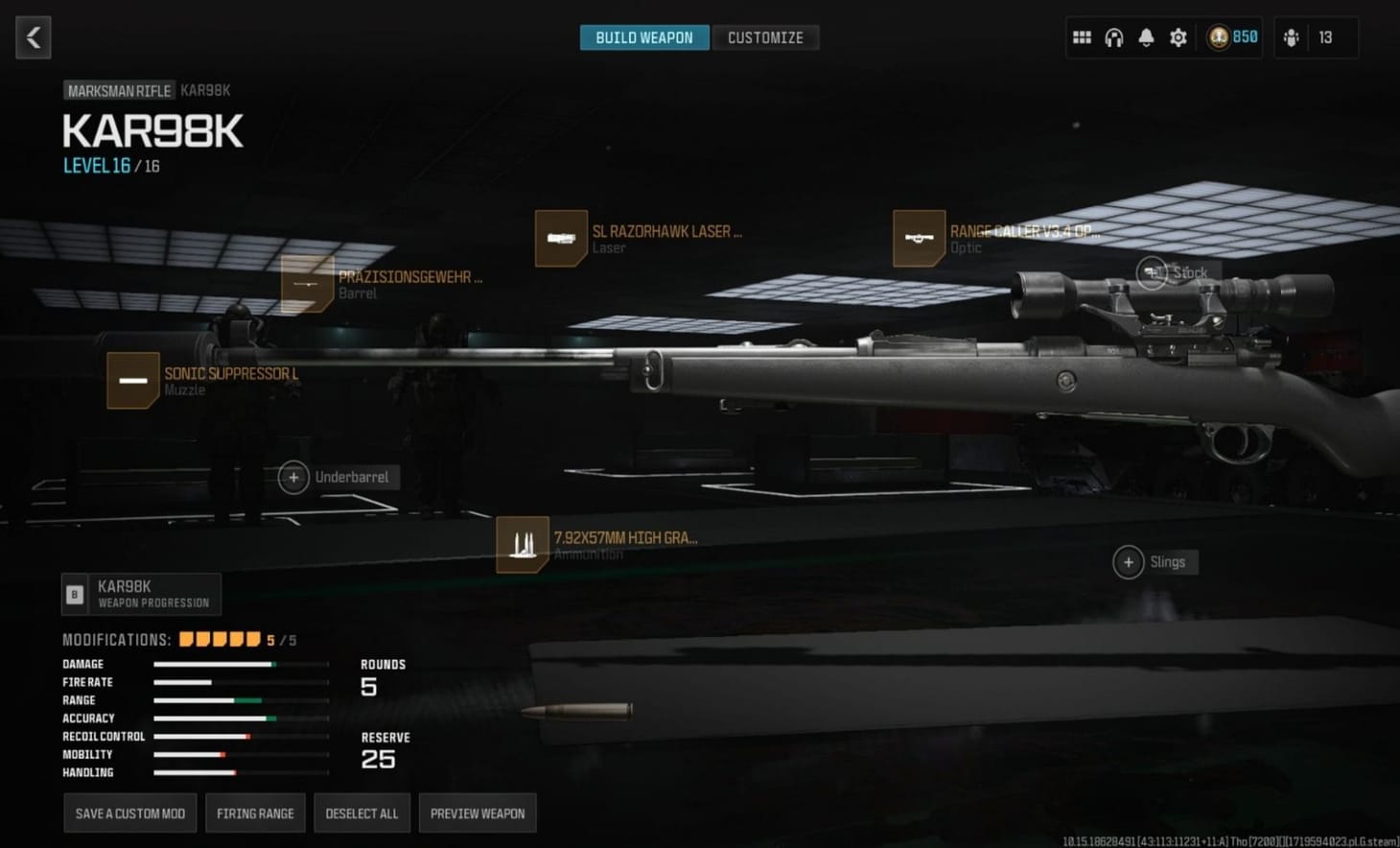Open the SL Razorhawk laser attachment slot
The image size is (1400, 848).
[x=561, y=238]
